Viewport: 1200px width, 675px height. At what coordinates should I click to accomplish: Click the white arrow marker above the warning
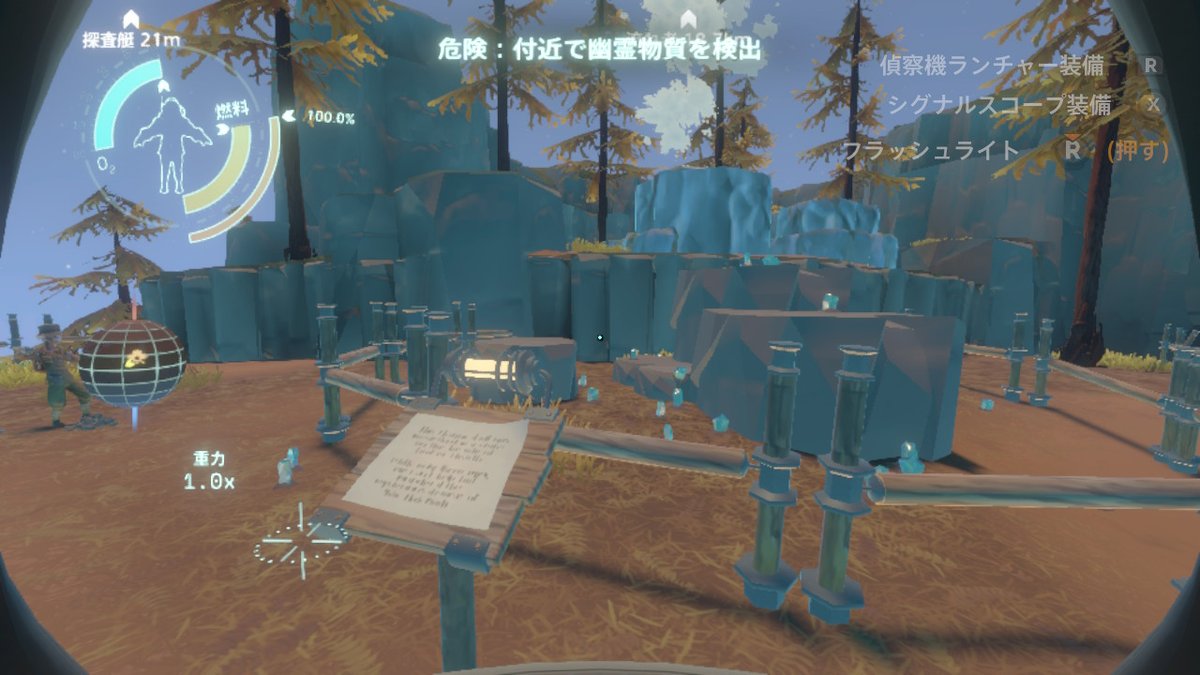pos(688,19)
